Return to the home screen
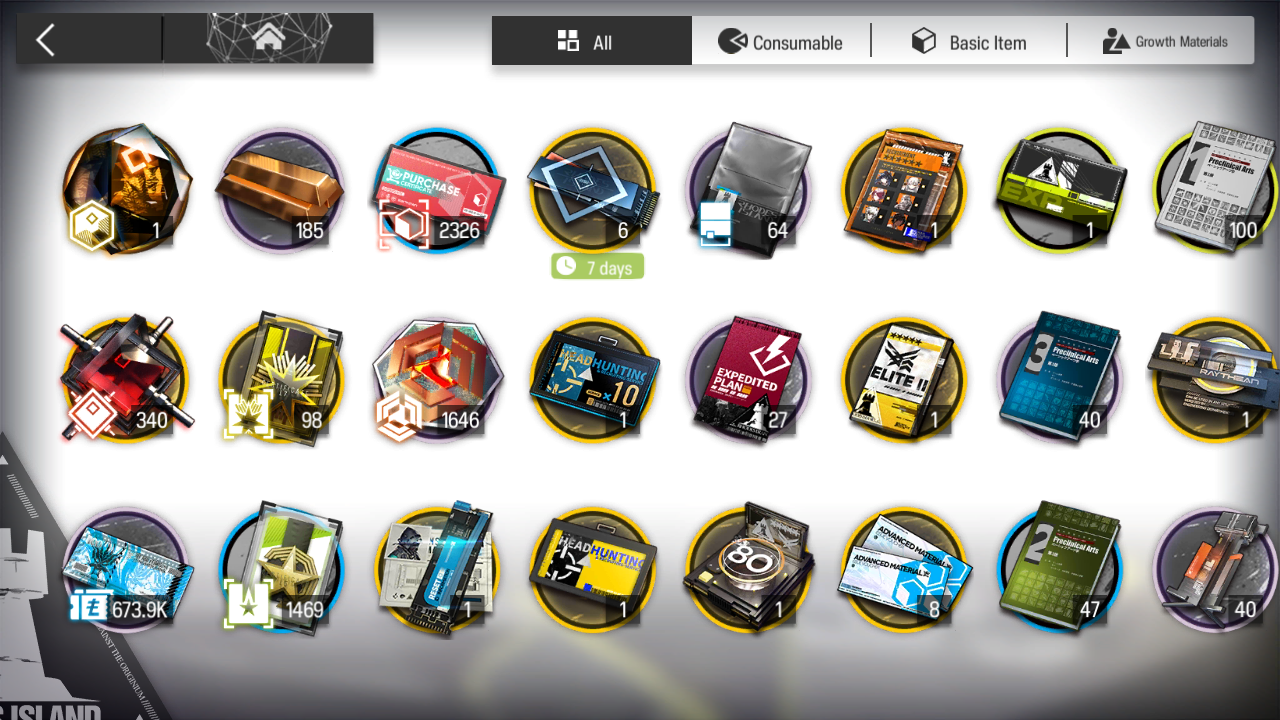The height and width of the screenshot is (720, 1280). click(267, 39)
